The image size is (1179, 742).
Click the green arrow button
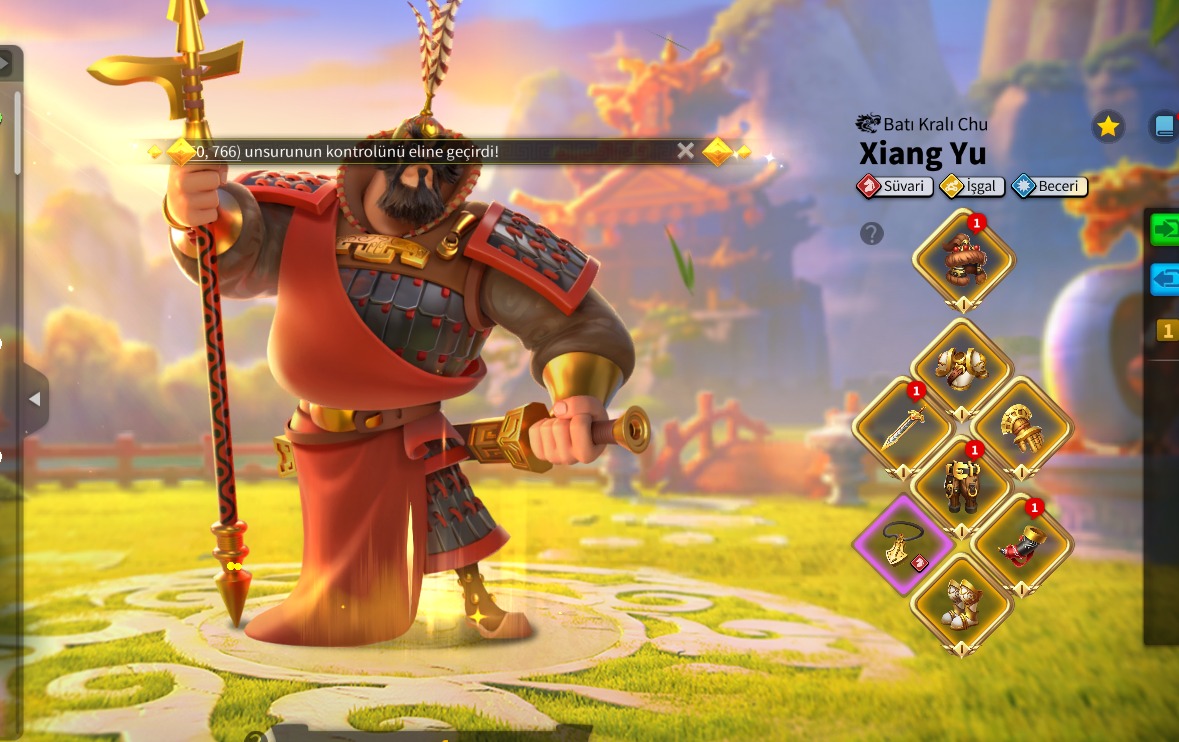click(x=1165, y=229)
